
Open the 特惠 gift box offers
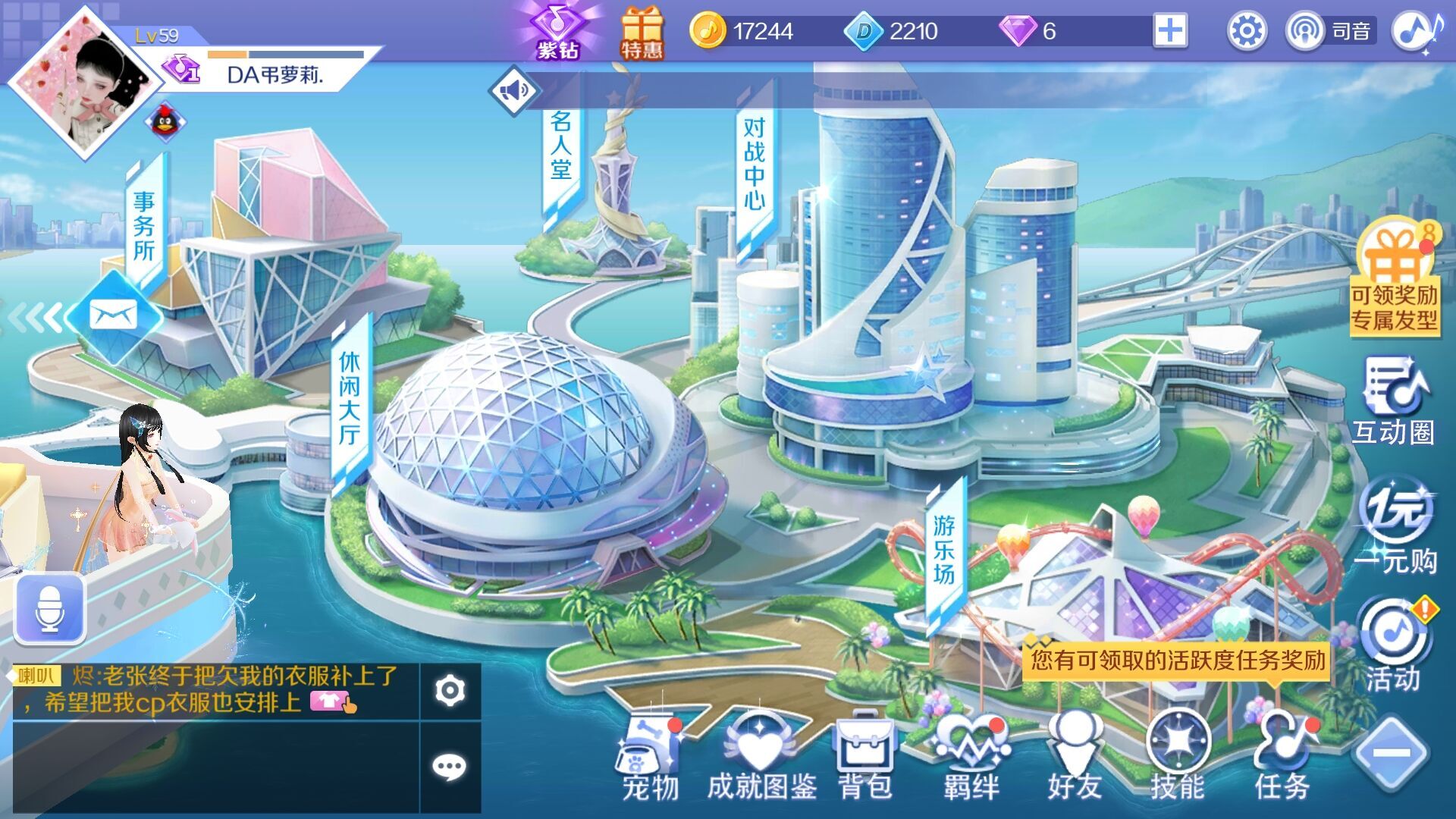(642, 33)
